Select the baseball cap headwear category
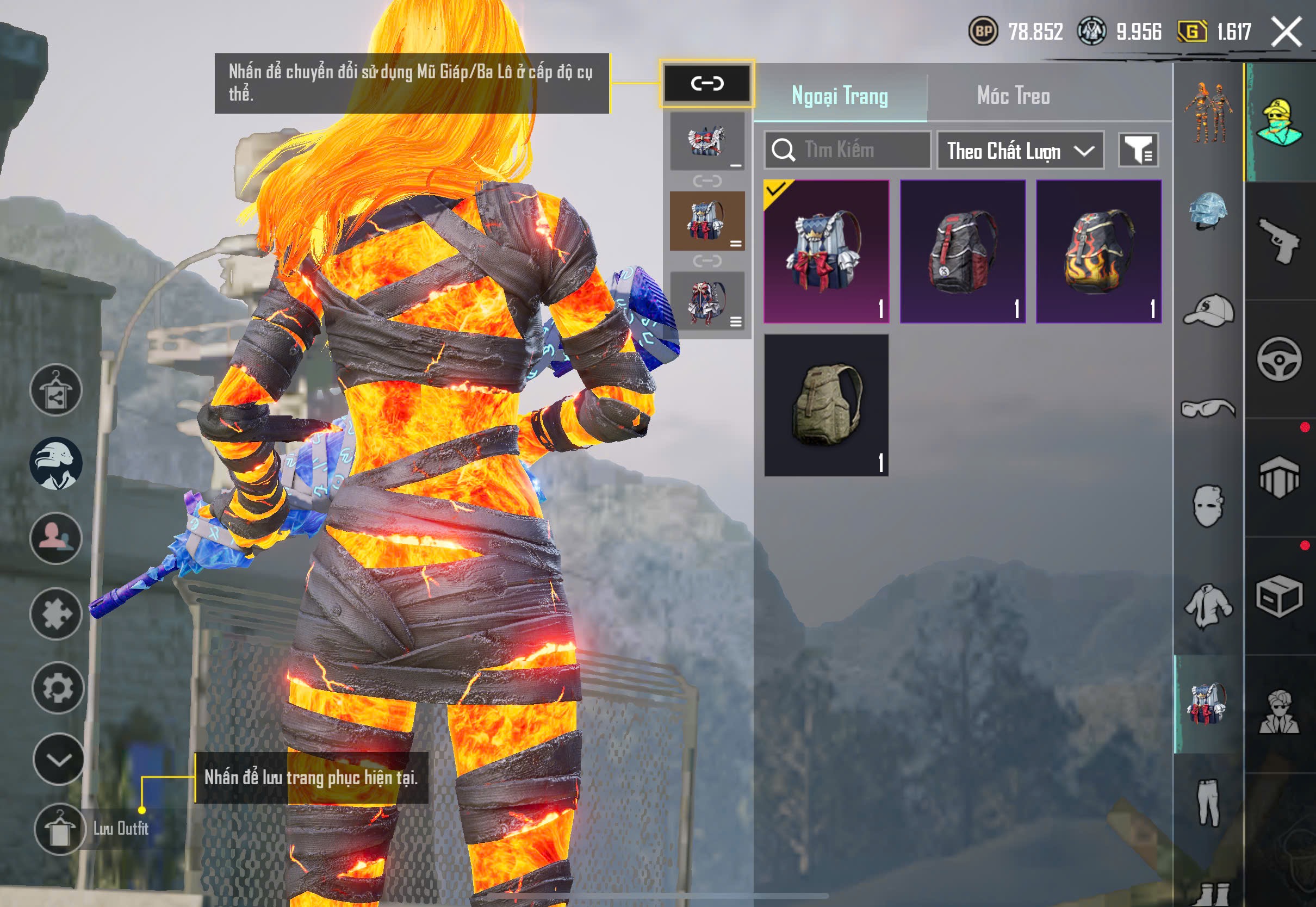Image resolution: width=1316 pixels, height=907 pixels. point(1208,310)
